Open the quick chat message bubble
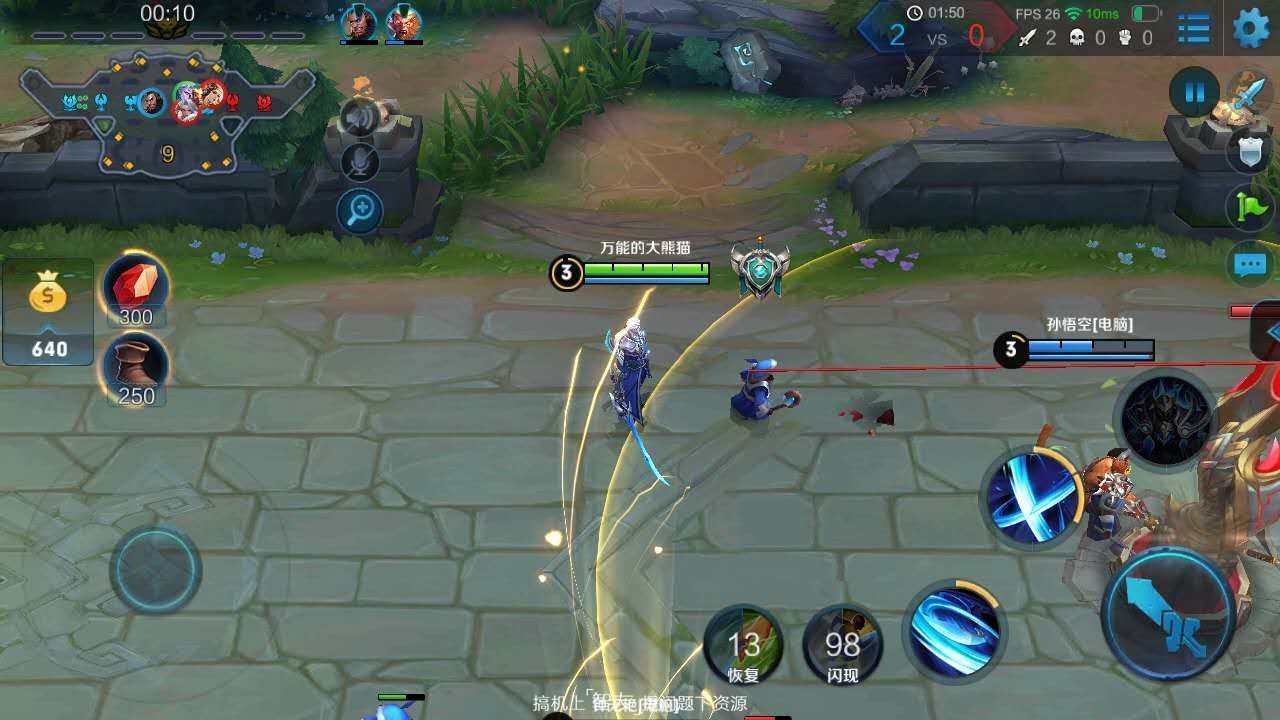The width and height of the screenshot is (1280, 720). (1249, 265)
